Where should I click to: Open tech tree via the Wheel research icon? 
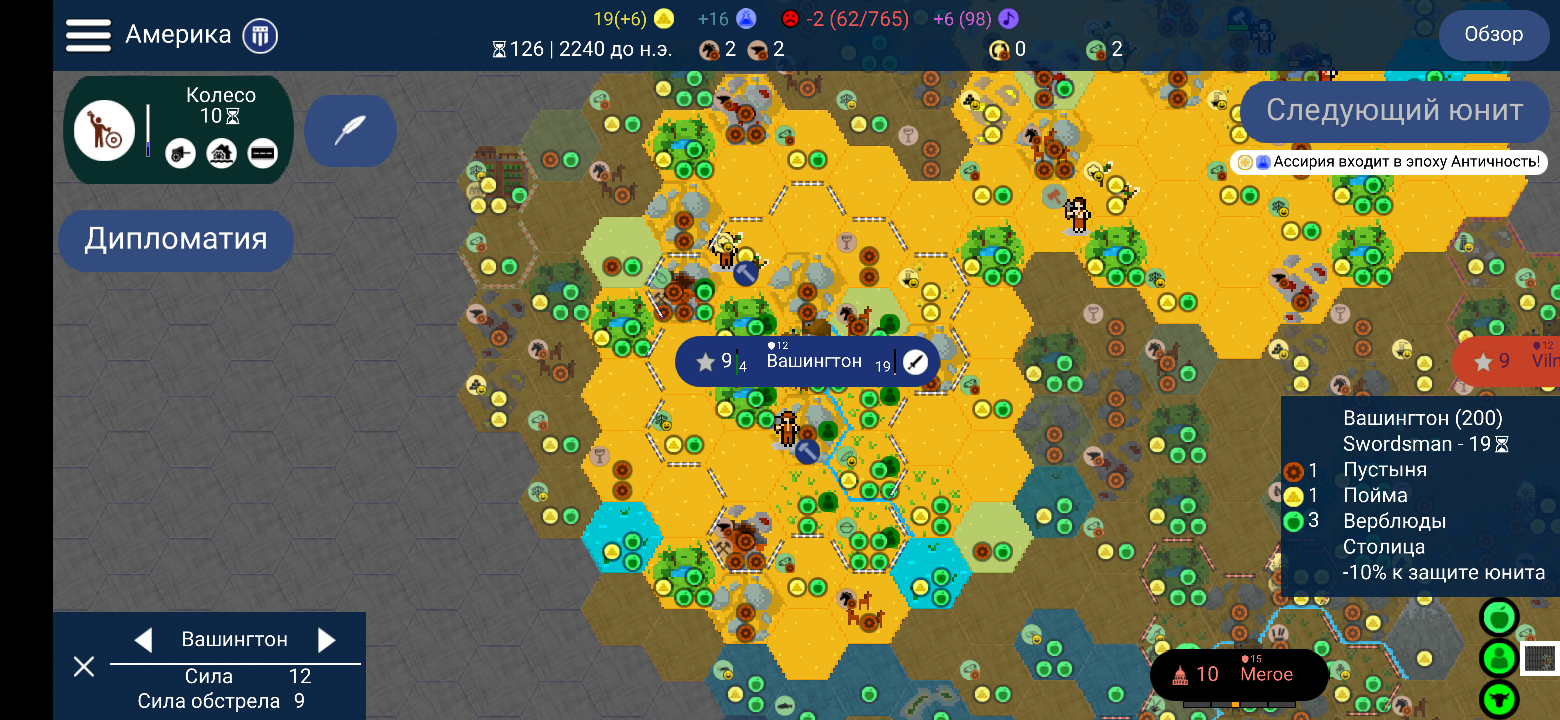tap(105, 128)
